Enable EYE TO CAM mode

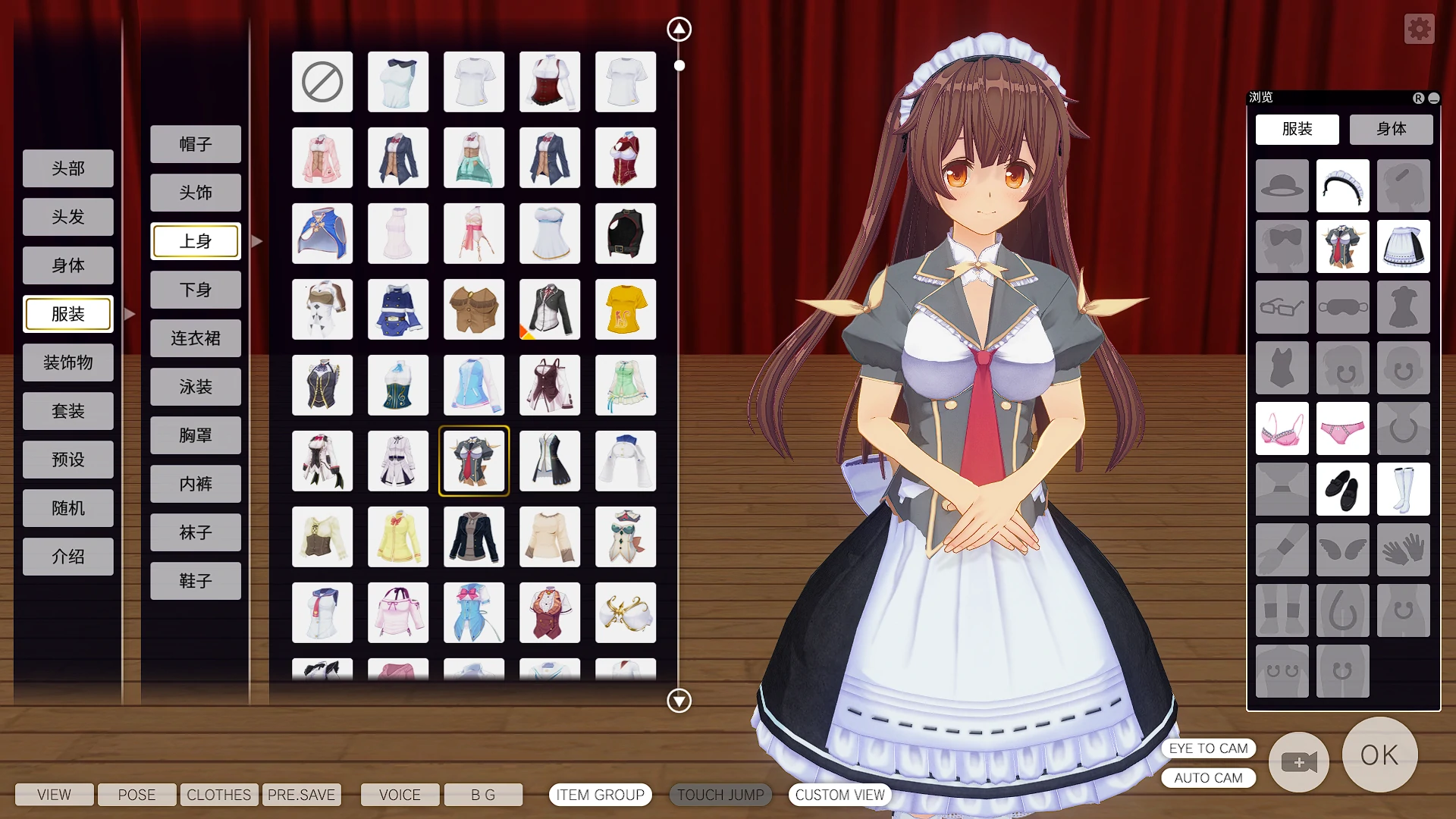click(1208, 748)
